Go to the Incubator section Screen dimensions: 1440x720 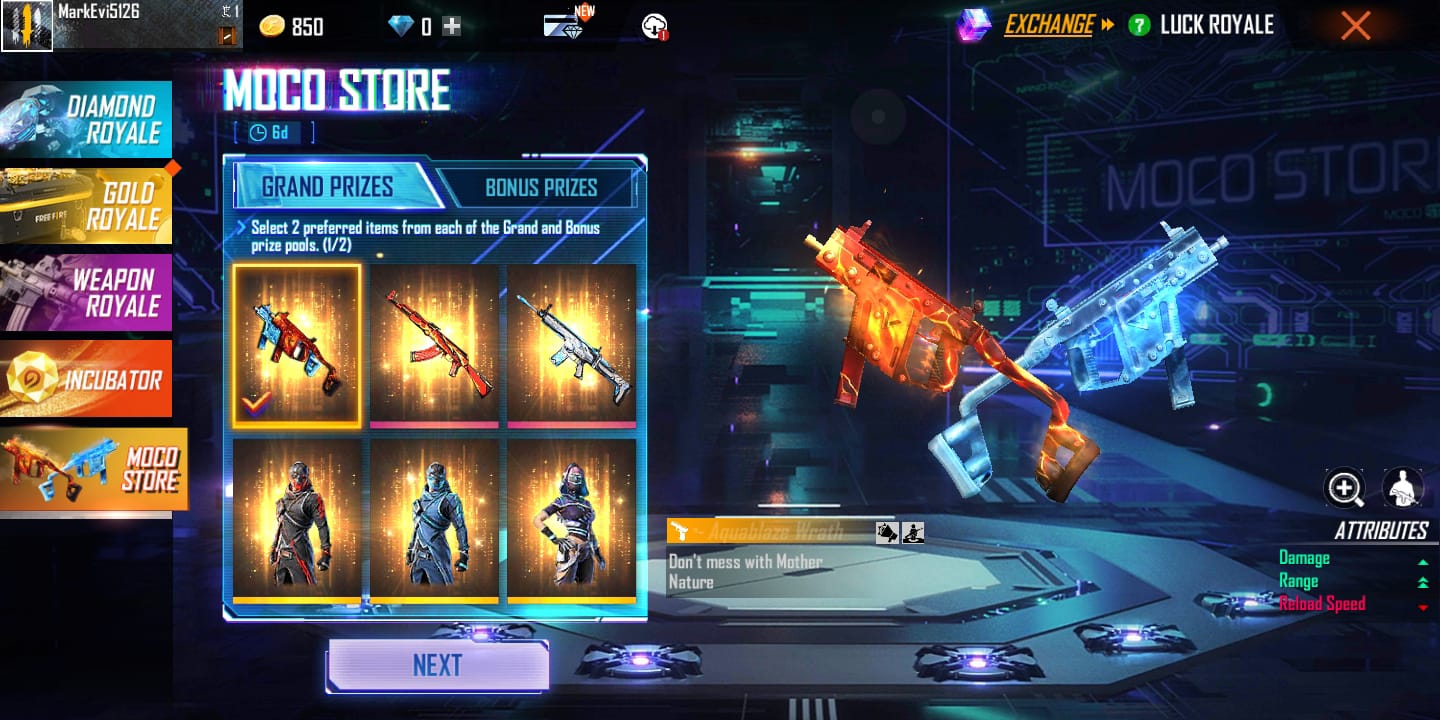point(88,379)
